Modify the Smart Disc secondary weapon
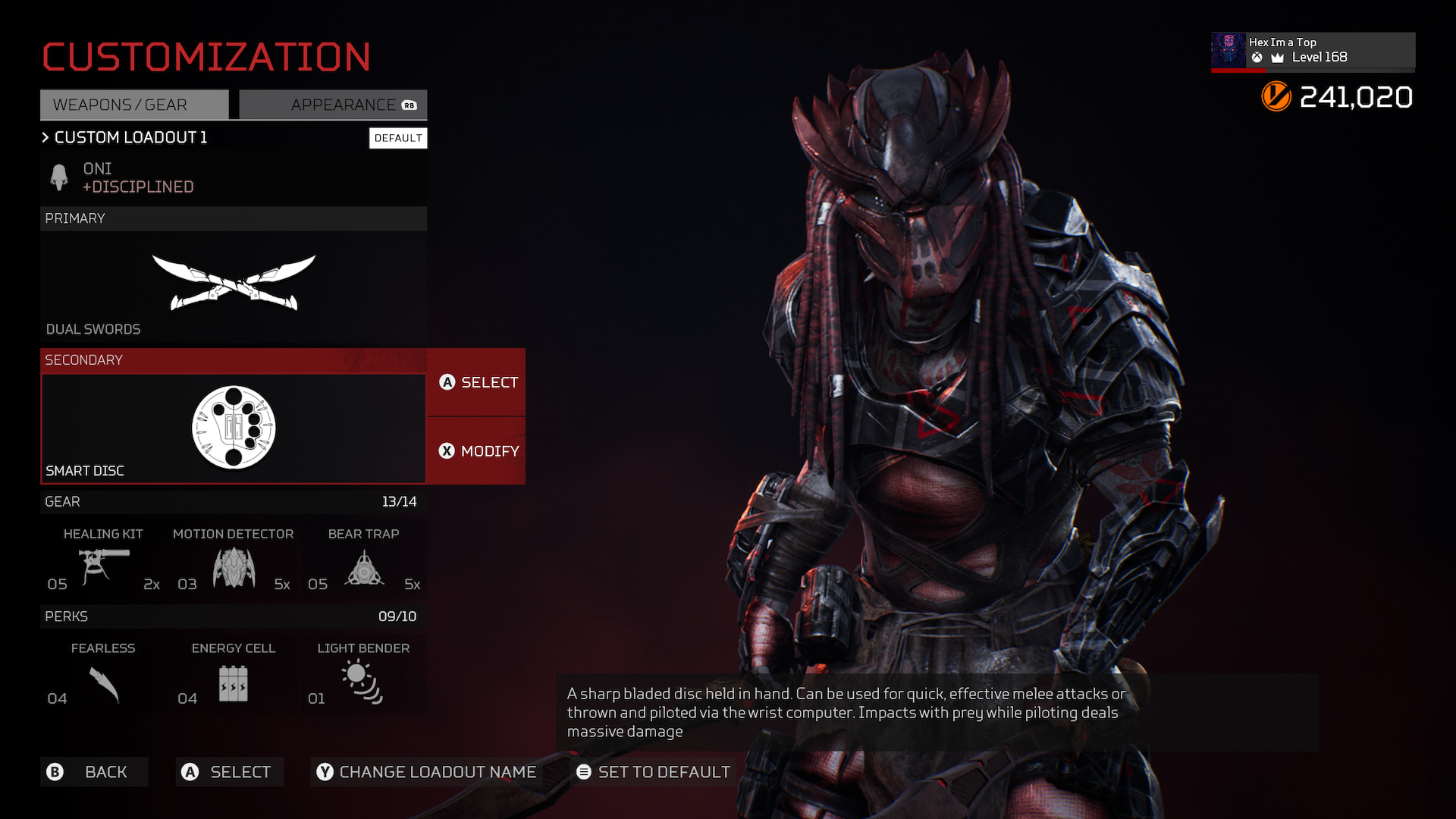The width and height of the screenshot is (1456, 819). click(x=477, y=451)
